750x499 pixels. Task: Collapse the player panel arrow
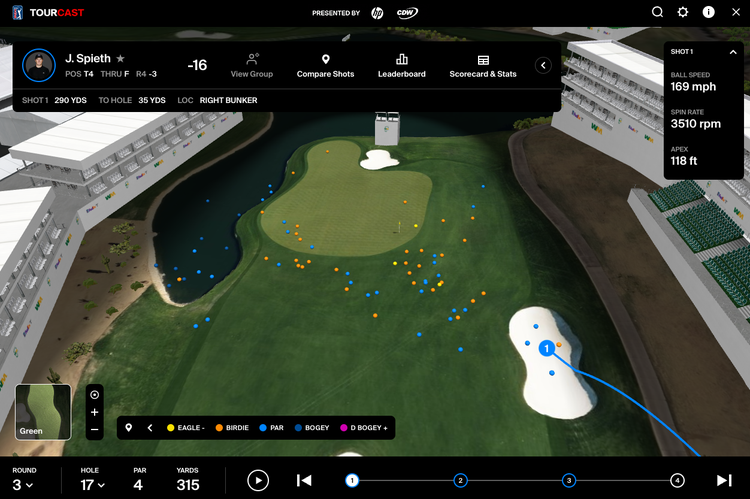click(x=544, y=66)
